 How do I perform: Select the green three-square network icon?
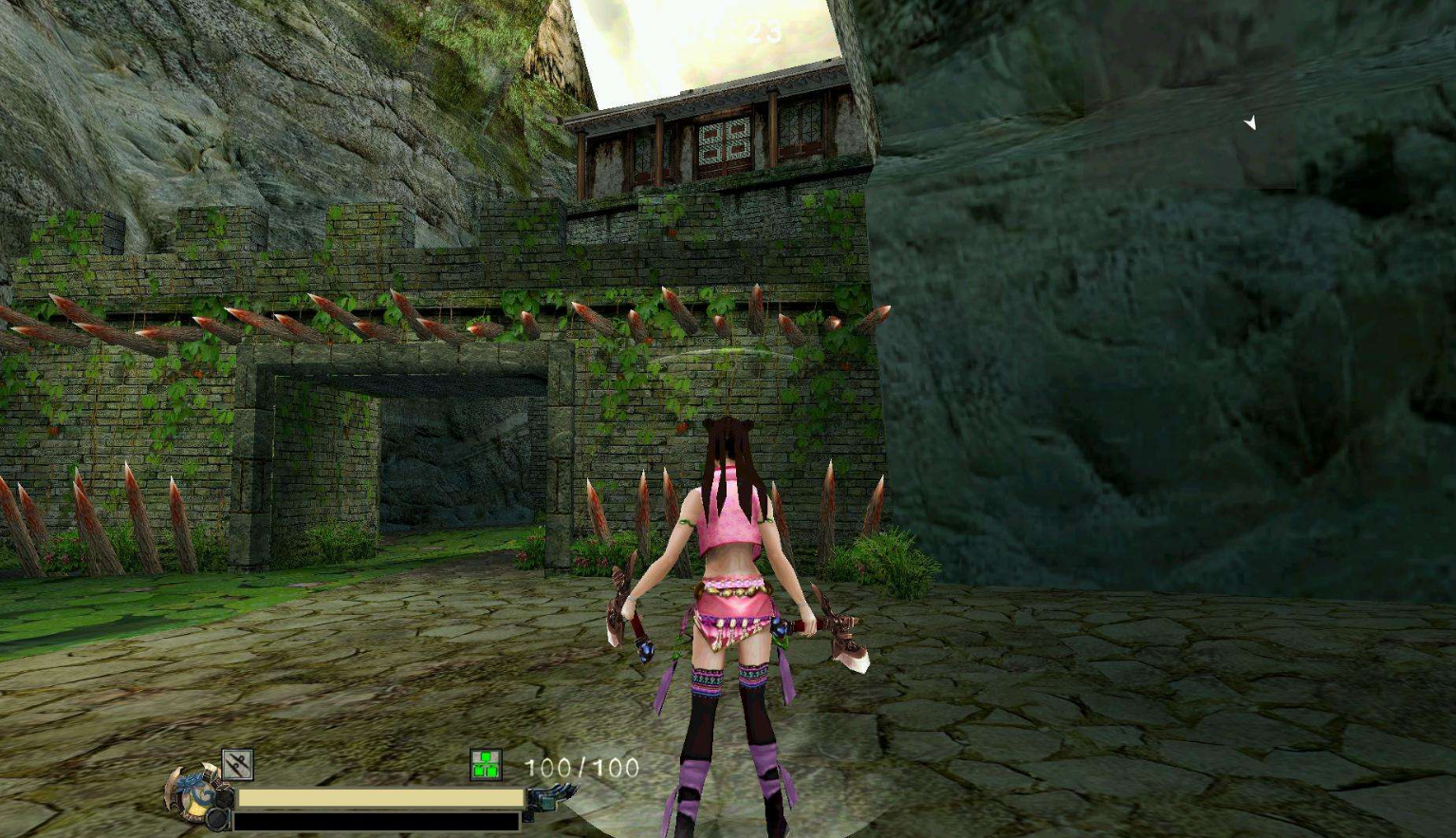[x=486, y=765]
